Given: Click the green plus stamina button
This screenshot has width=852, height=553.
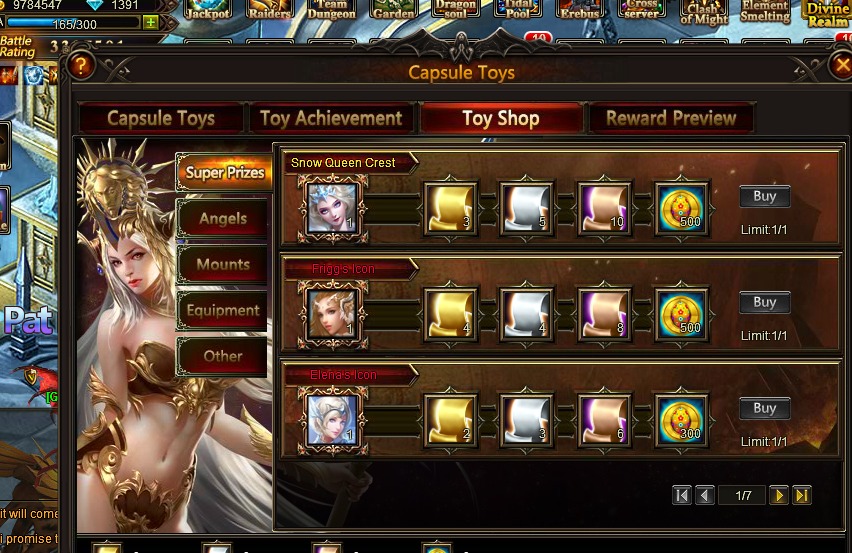Looking at the screenshot, I should tap(150, 23).
